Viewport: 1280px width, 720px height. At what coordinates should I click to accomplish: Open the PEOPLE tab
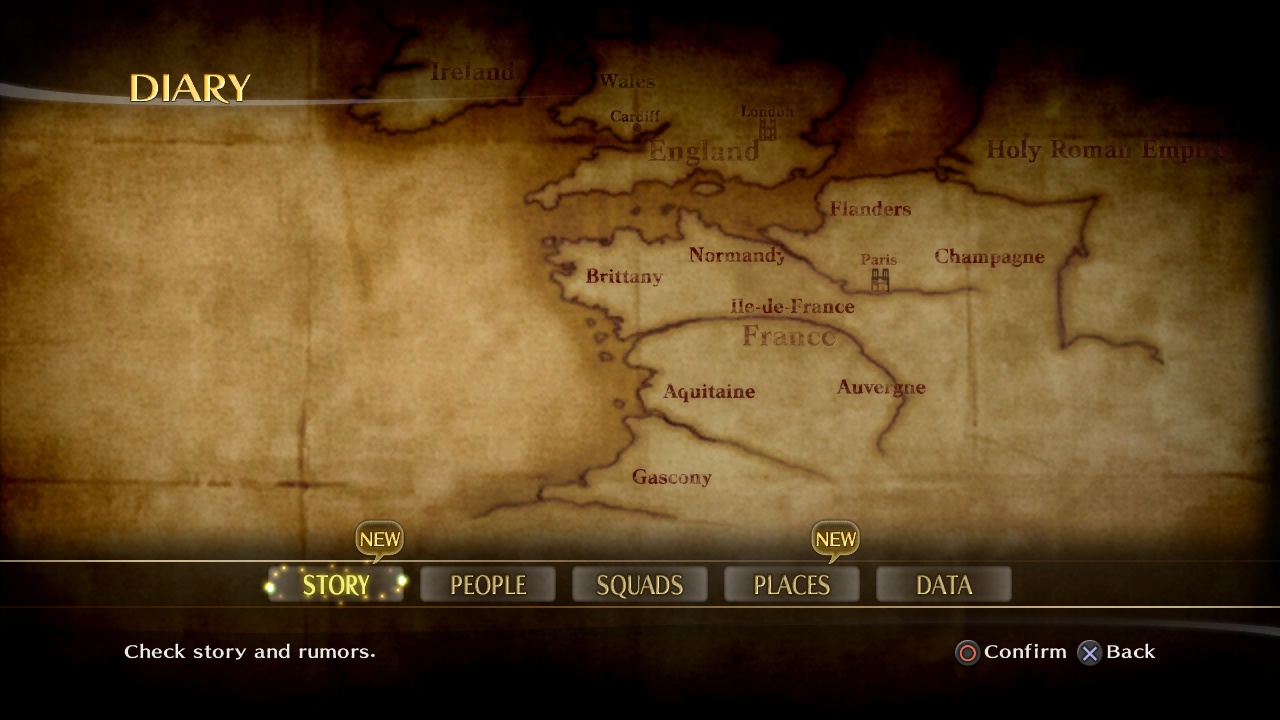click(x=487, y=584)
